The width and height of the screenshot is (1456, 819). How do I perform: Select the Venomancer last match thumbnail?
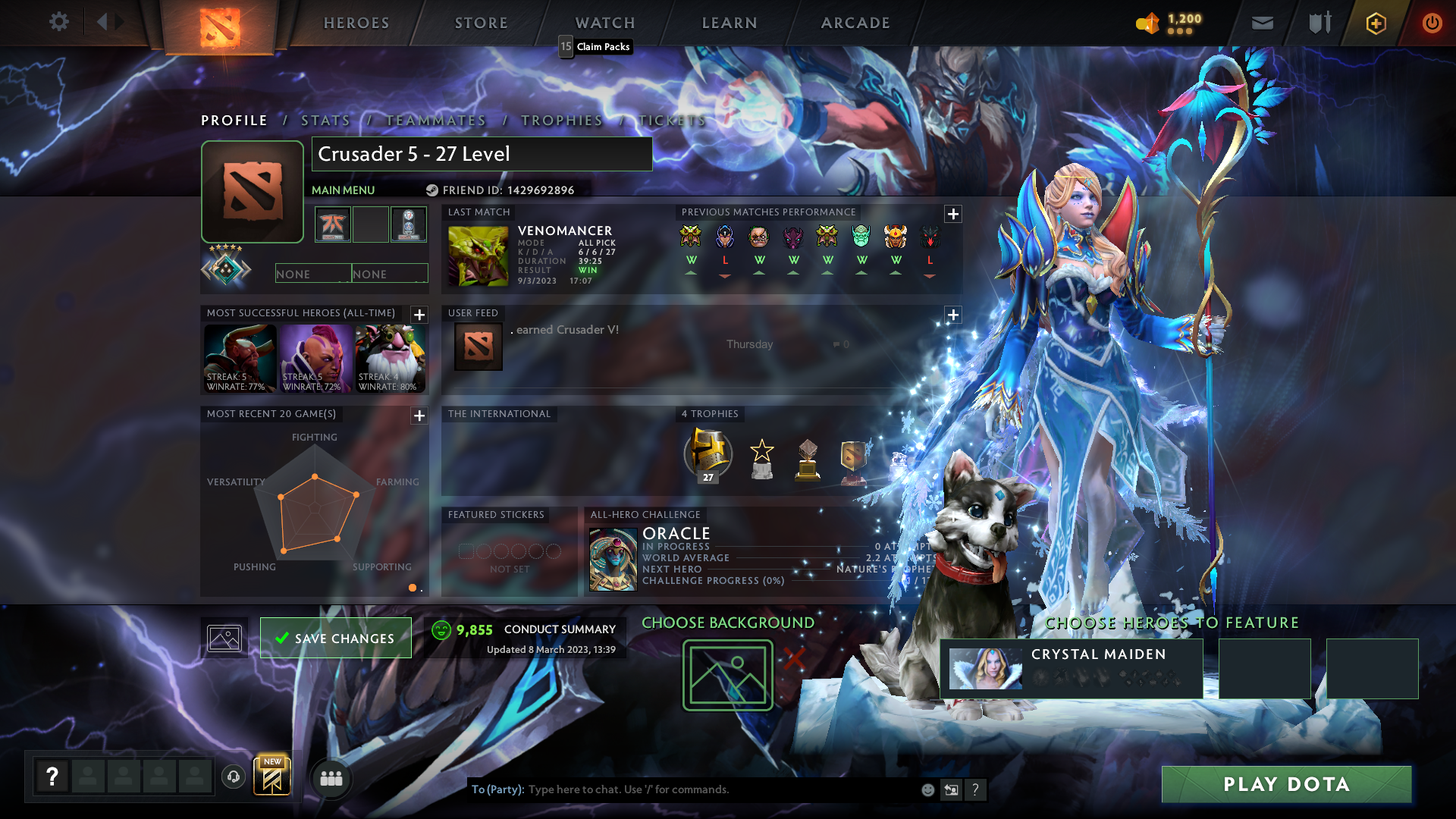[478, 256]
